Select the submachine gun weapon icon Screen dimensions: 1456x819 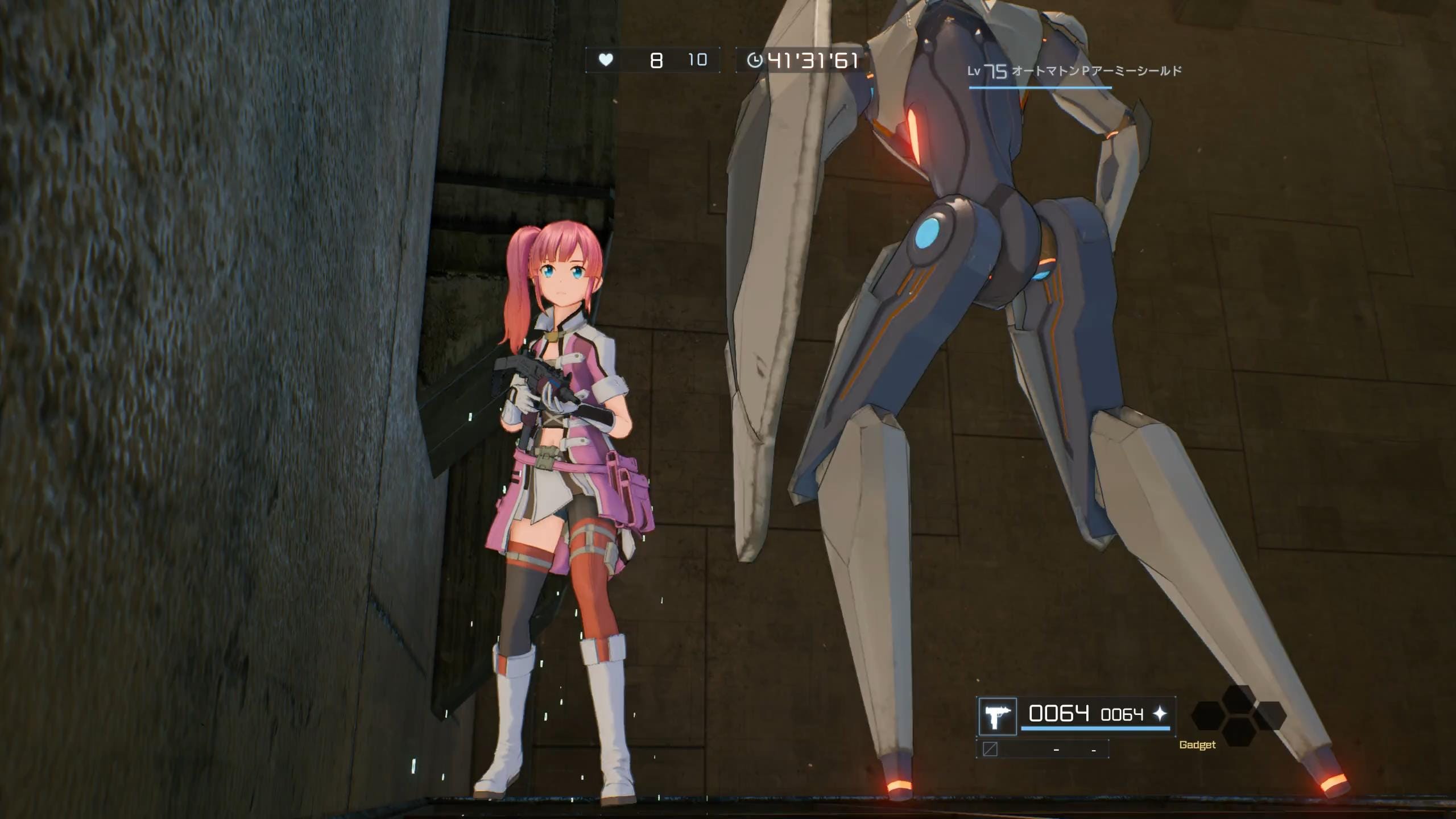coord(997,717)
